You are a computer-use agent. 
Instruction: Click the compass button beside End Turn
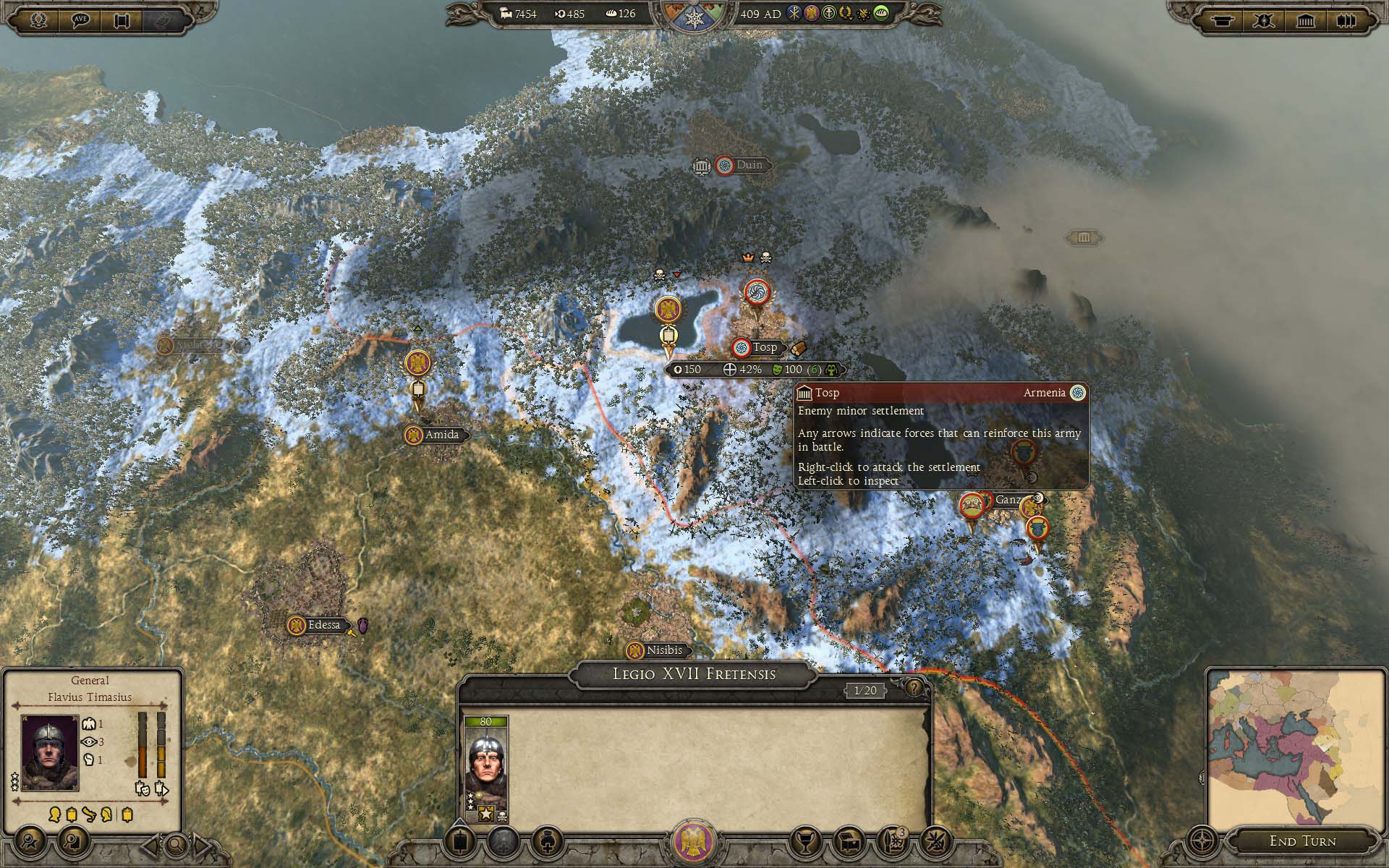pyautogui.click(x=1202, y=842)
